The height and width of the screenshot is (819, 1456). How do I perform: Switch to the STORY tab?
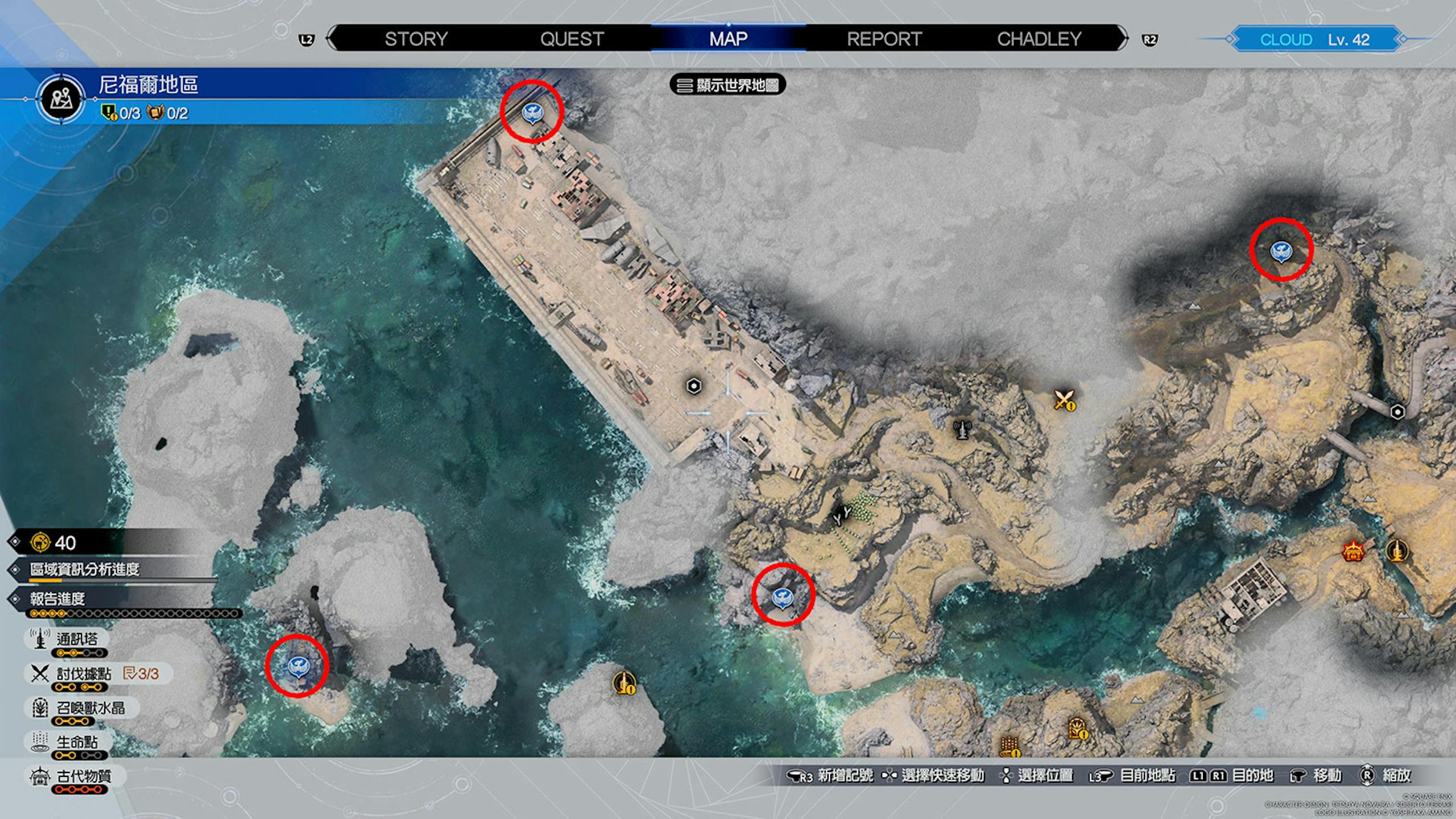[x=416, y=39]
